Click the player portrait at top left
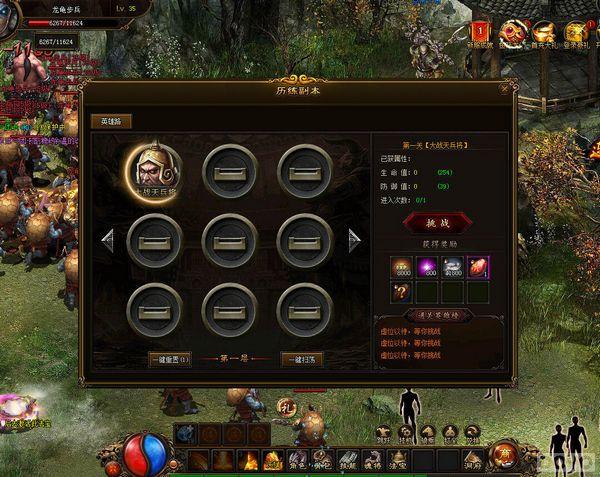Viewport: 600px width, 477px height. [10, 20]
